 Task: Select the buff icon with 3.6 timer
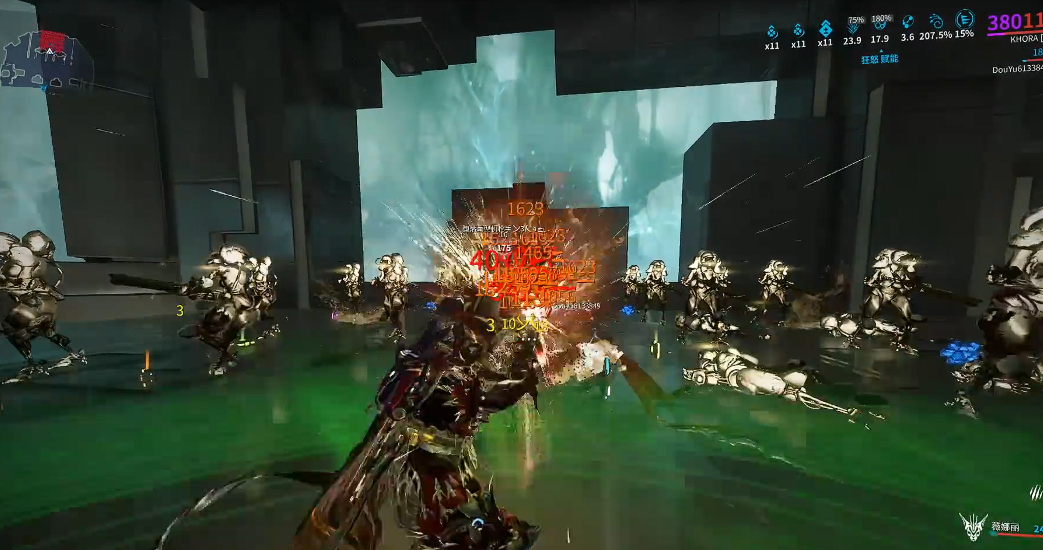tap(908, 22)
